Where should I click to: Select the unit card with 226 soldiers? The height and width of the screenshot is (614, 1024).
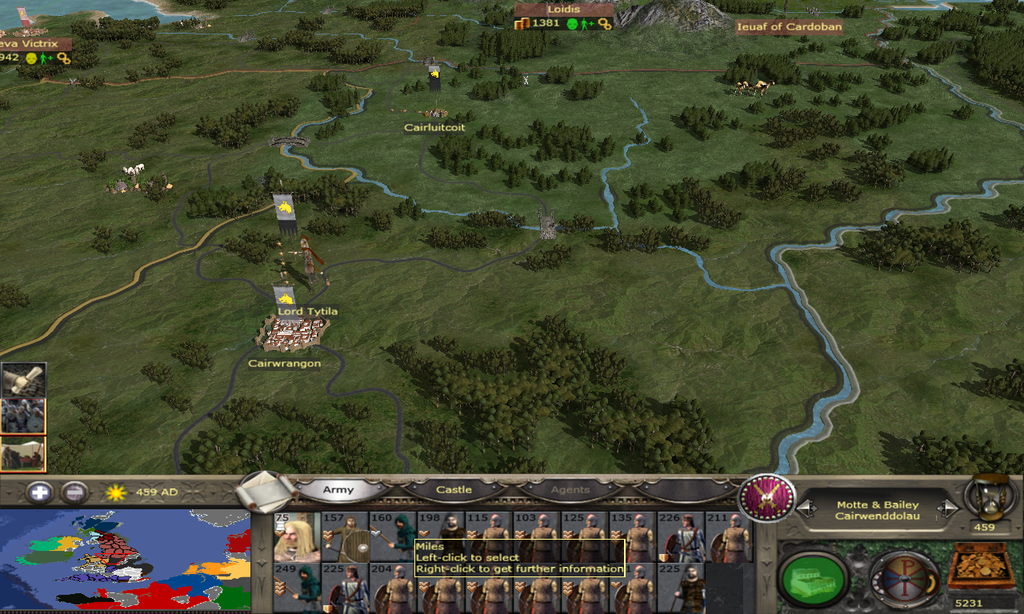[683, 538]
